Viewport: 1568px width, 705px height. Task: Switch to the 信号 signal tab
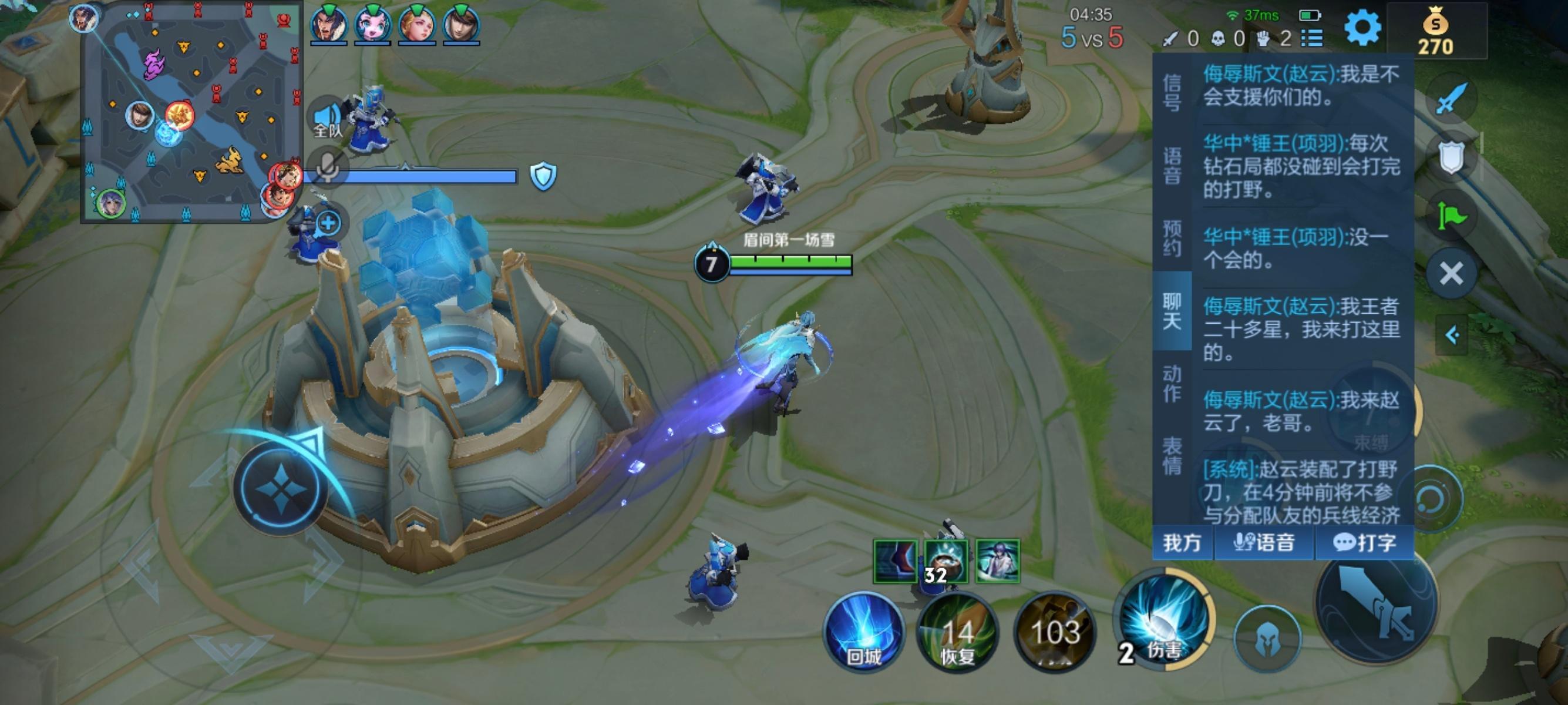pos(1172,93)
